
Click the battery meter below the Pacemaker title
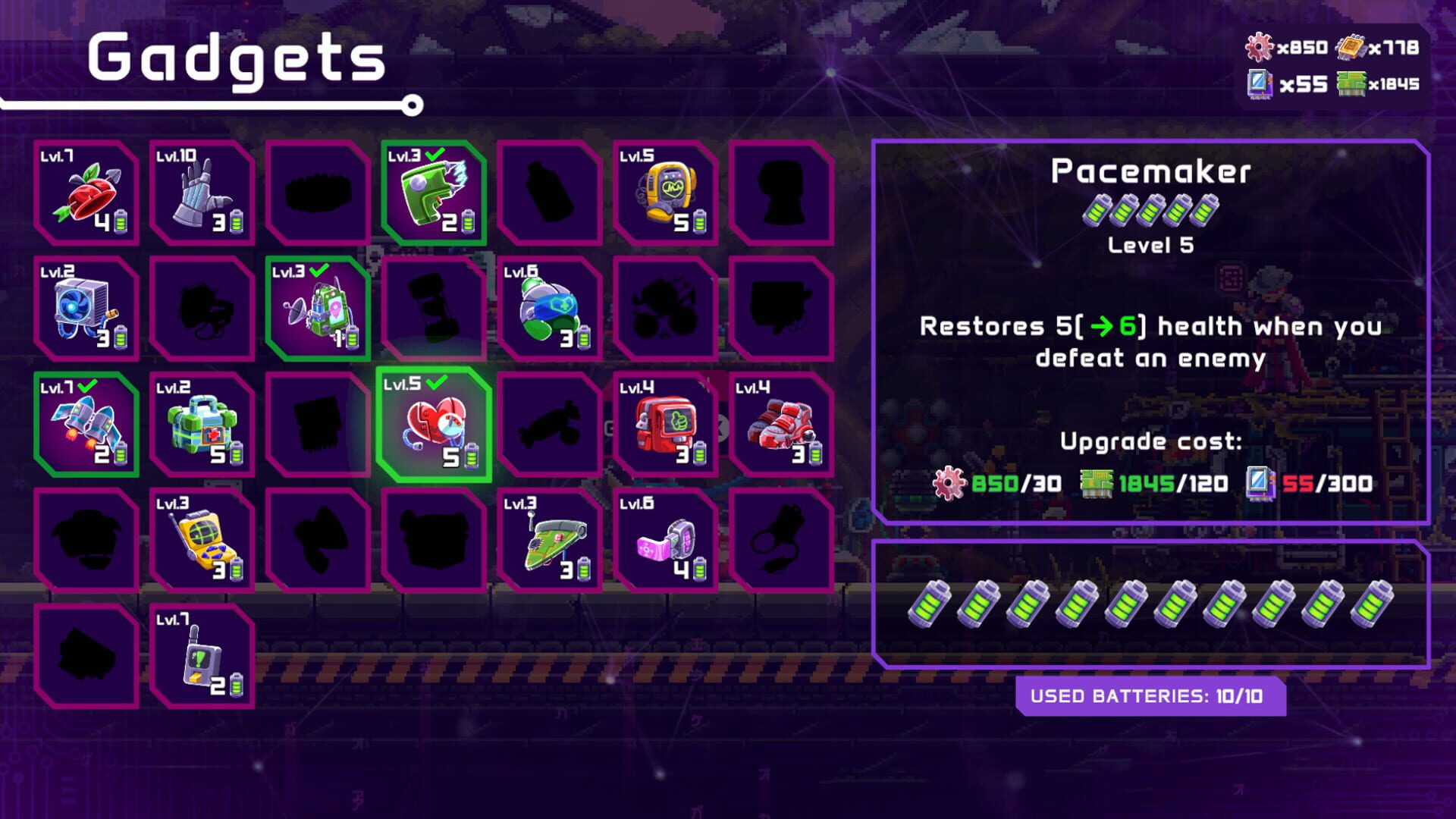[x=1150, y=213]
